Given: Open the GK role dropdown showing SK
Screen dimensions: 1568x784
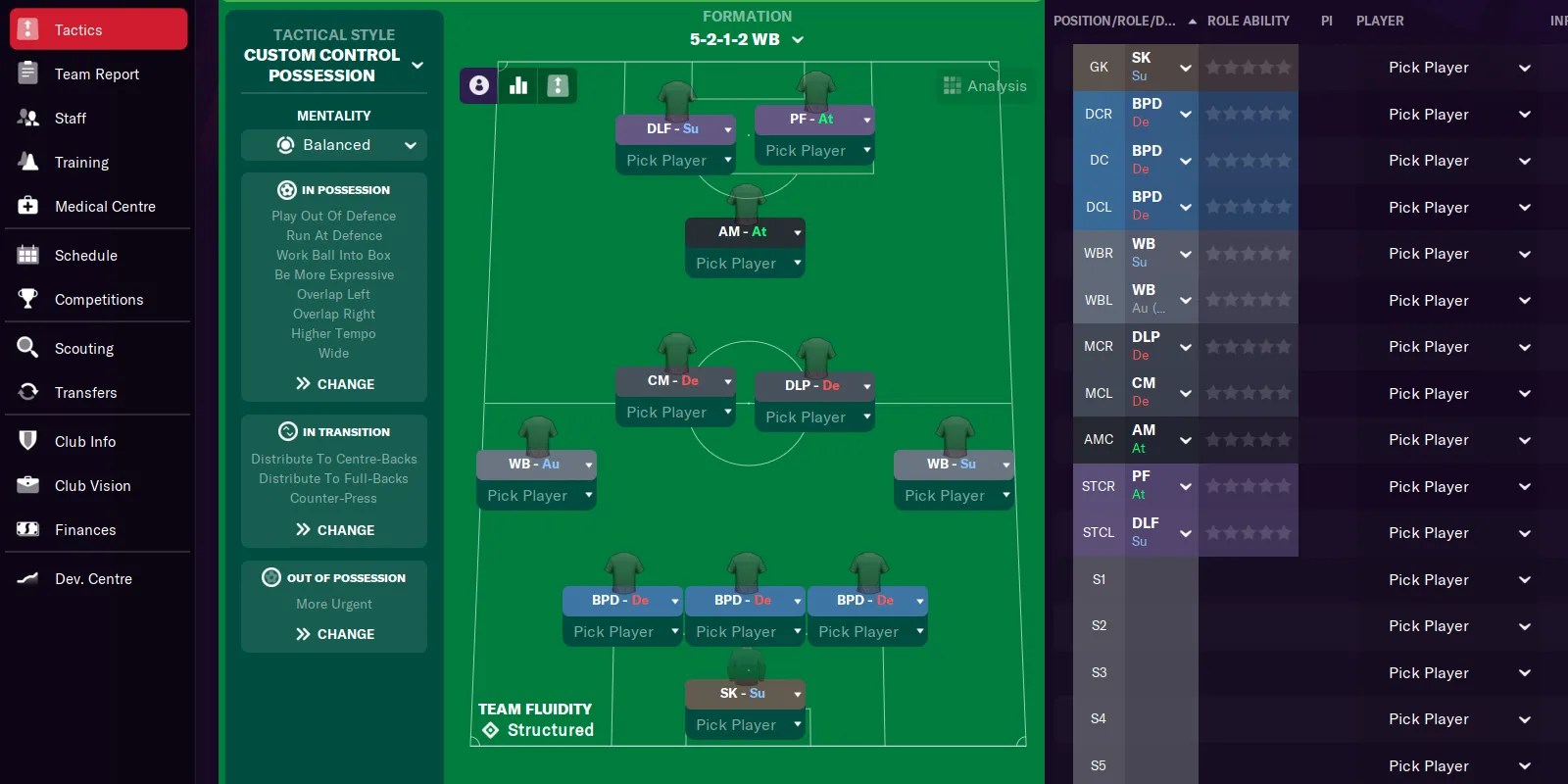Looking at the screenshot, I should point(1185,67).
